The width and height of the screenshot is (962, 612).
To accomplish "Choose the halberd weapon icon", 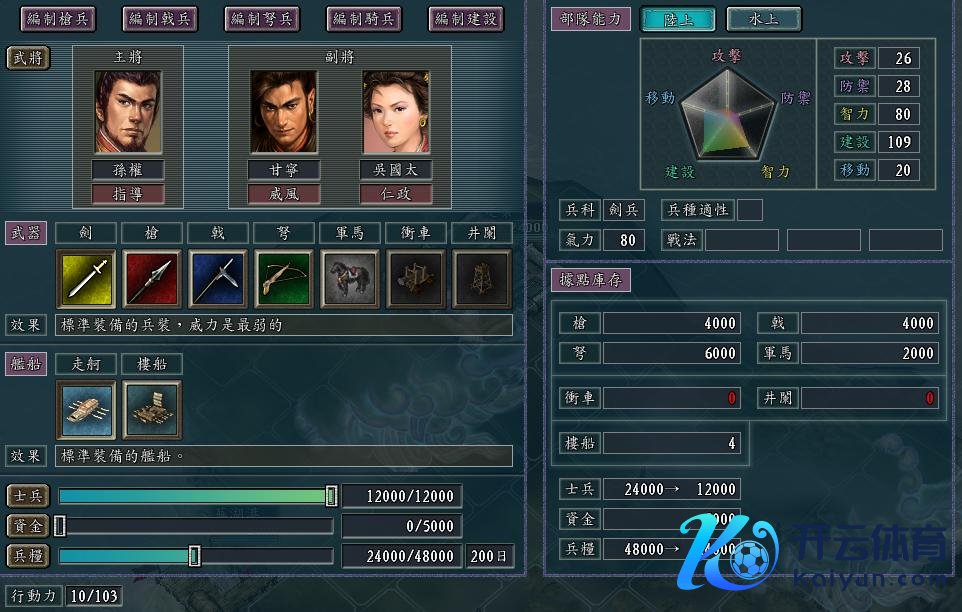I will click(218, 278).
